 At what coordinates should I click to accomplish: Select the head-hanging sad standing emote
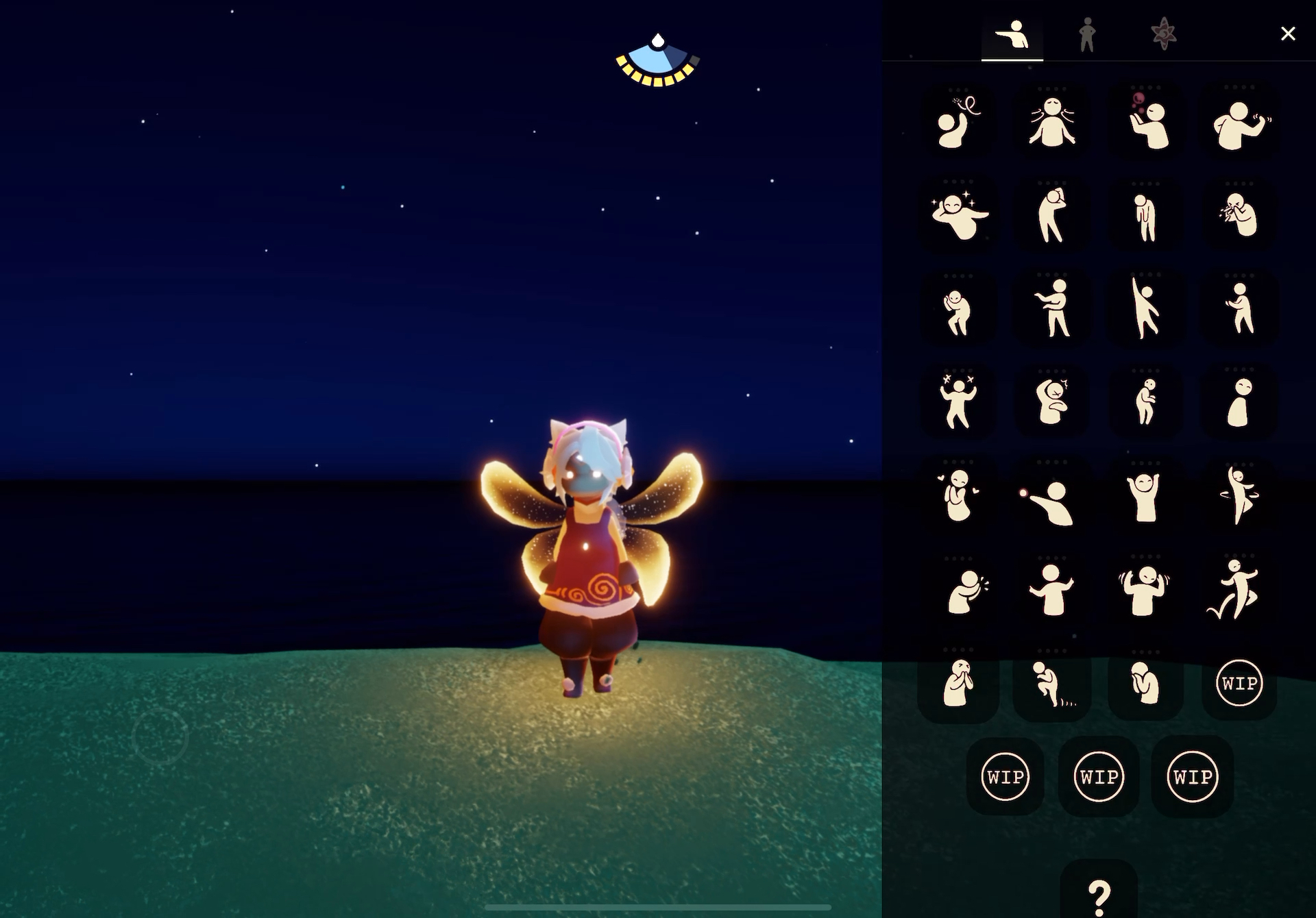1145,217
